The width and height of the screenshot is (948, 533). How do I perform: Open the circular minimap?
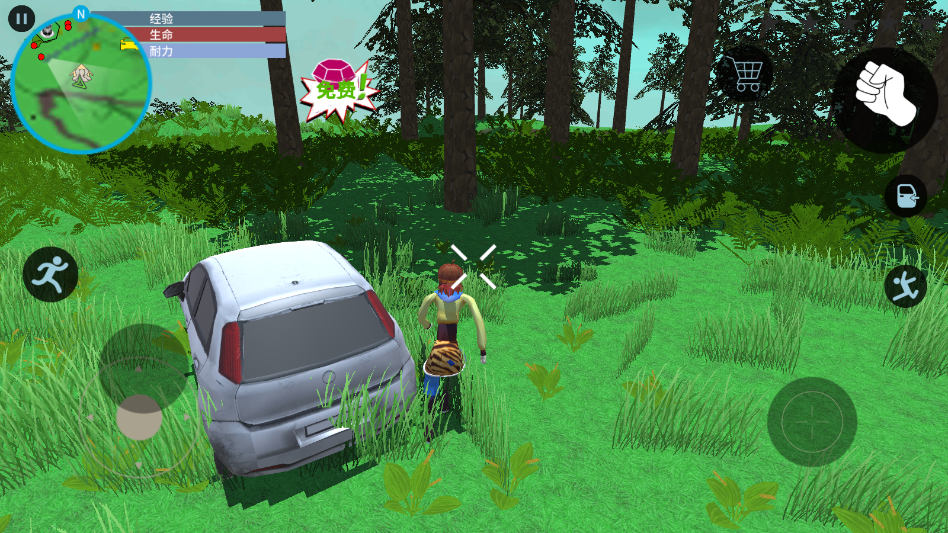click(81, 84)
